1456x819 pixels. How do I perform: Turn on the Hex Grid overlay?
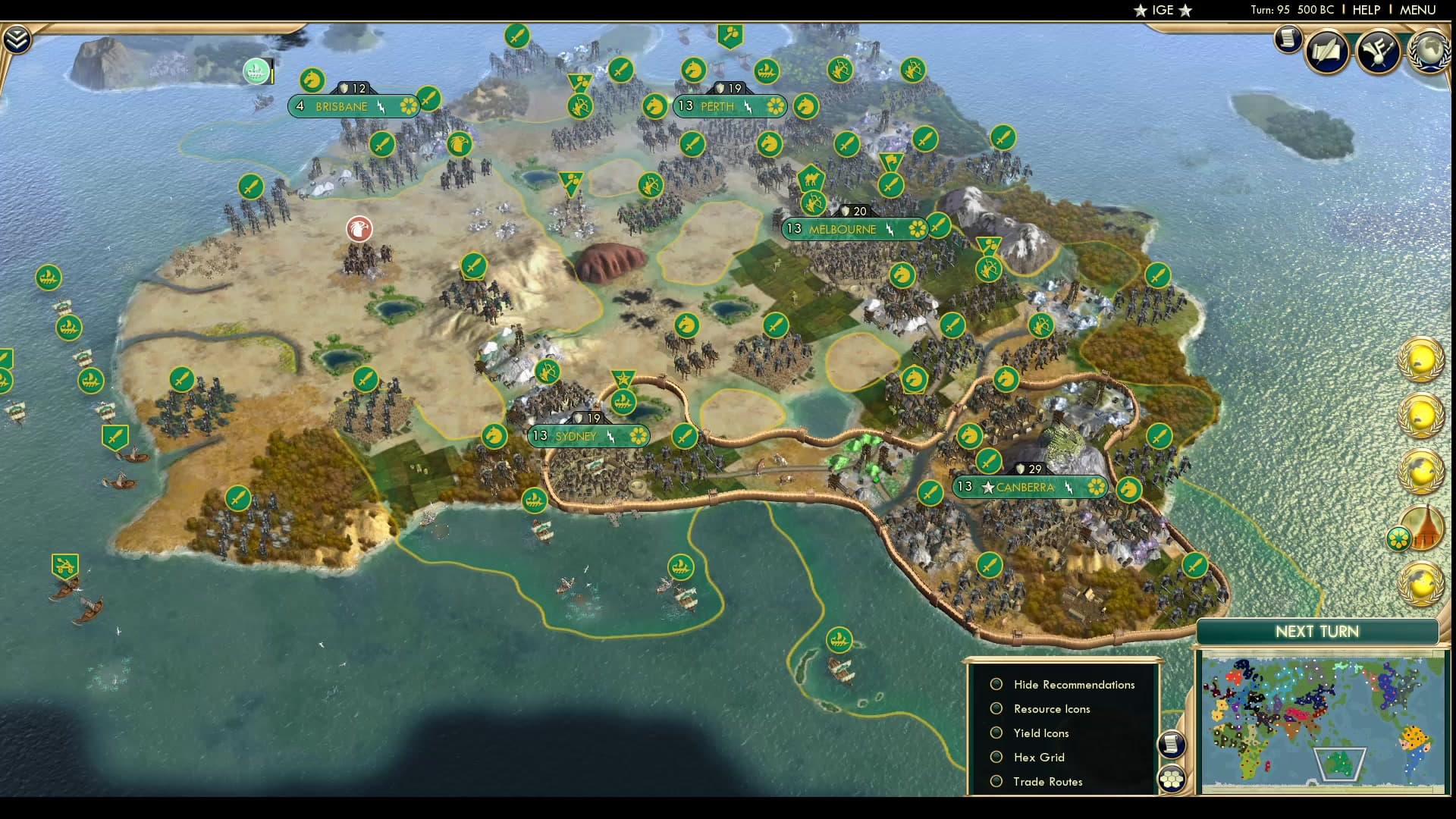pyautogui.click(x=996, y=757)
